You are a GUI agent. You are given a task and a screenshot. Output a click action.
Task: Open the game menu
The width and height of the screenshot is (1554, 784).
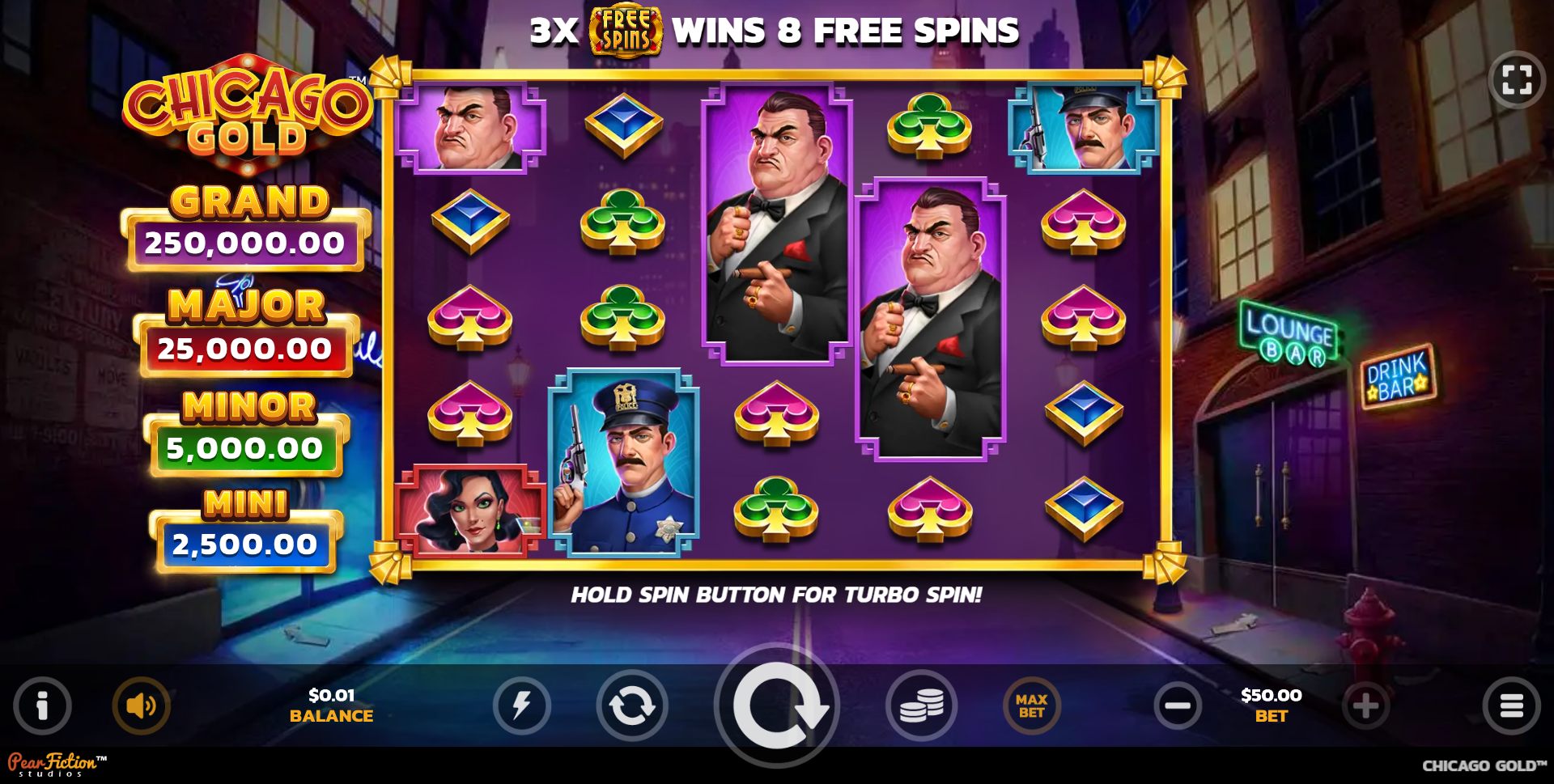pyautogui.click(x=1512, y=706)
